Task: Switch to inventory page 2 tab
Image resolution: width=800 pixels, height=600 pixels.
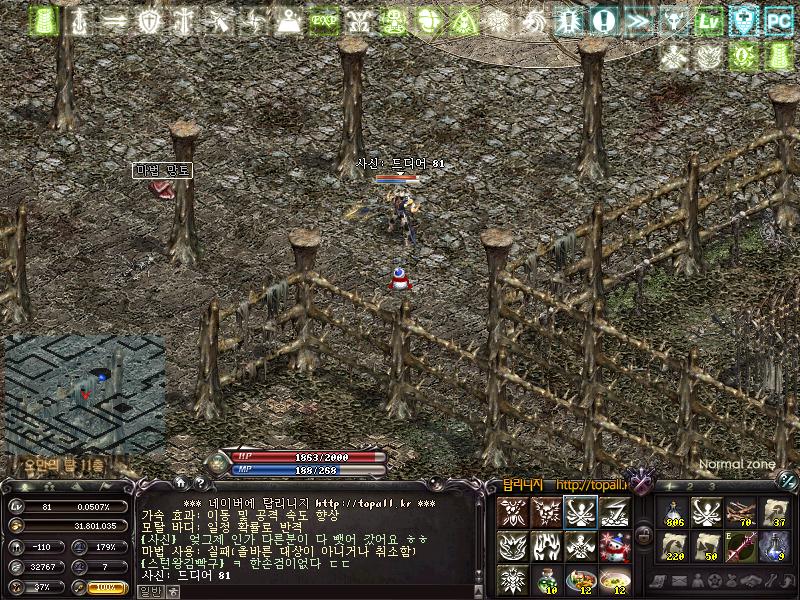Action: [688, 486]
